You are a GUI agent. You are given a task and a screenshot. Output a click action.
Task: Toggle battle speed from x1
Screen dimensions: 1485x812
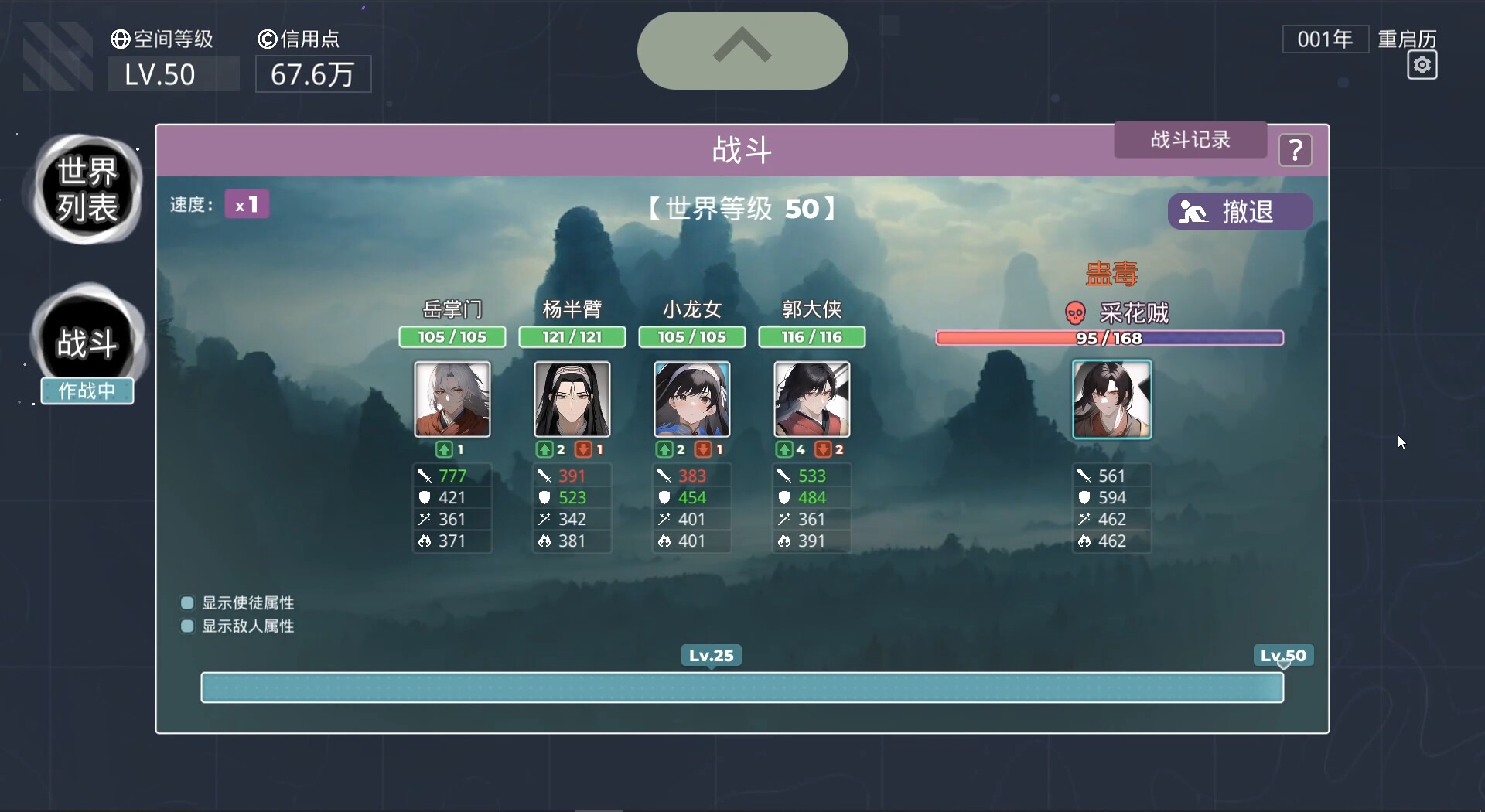246,203
